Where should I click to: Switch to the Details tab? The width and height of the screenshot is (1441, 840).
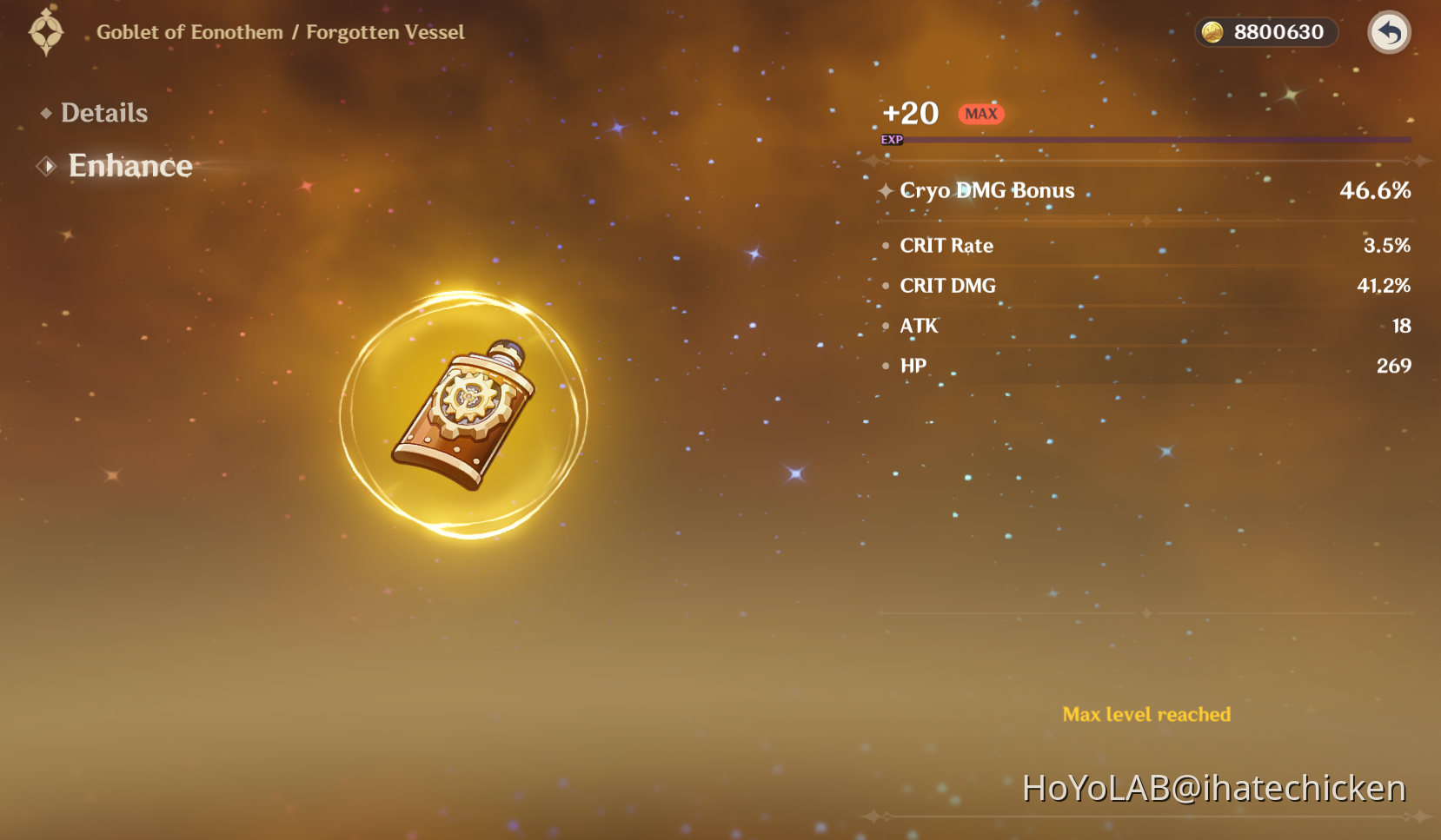pyautogui.click(x=103, y=112)
